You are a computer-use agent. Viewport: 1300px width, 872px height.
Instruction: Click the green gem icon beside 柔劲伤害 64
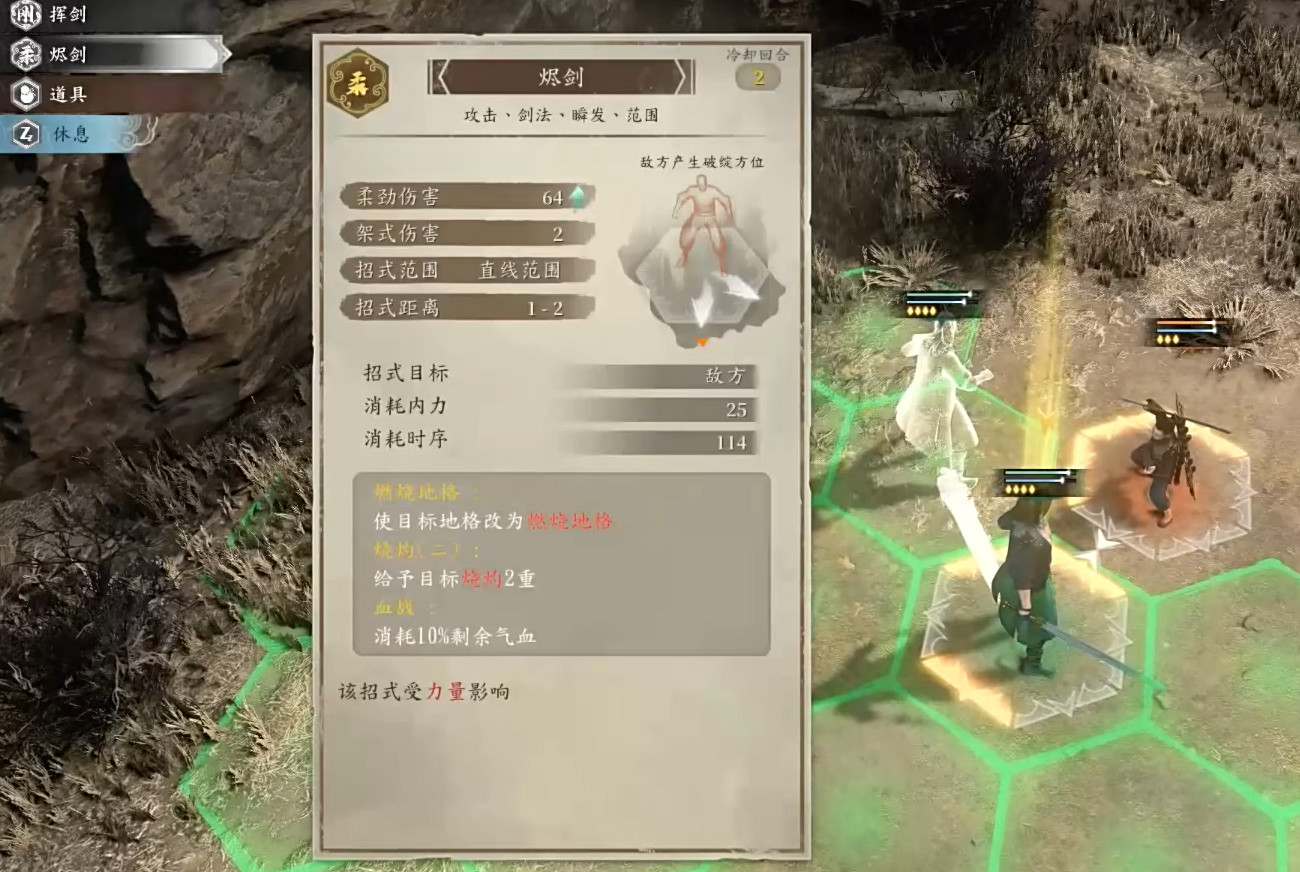[x=579, y=196]
